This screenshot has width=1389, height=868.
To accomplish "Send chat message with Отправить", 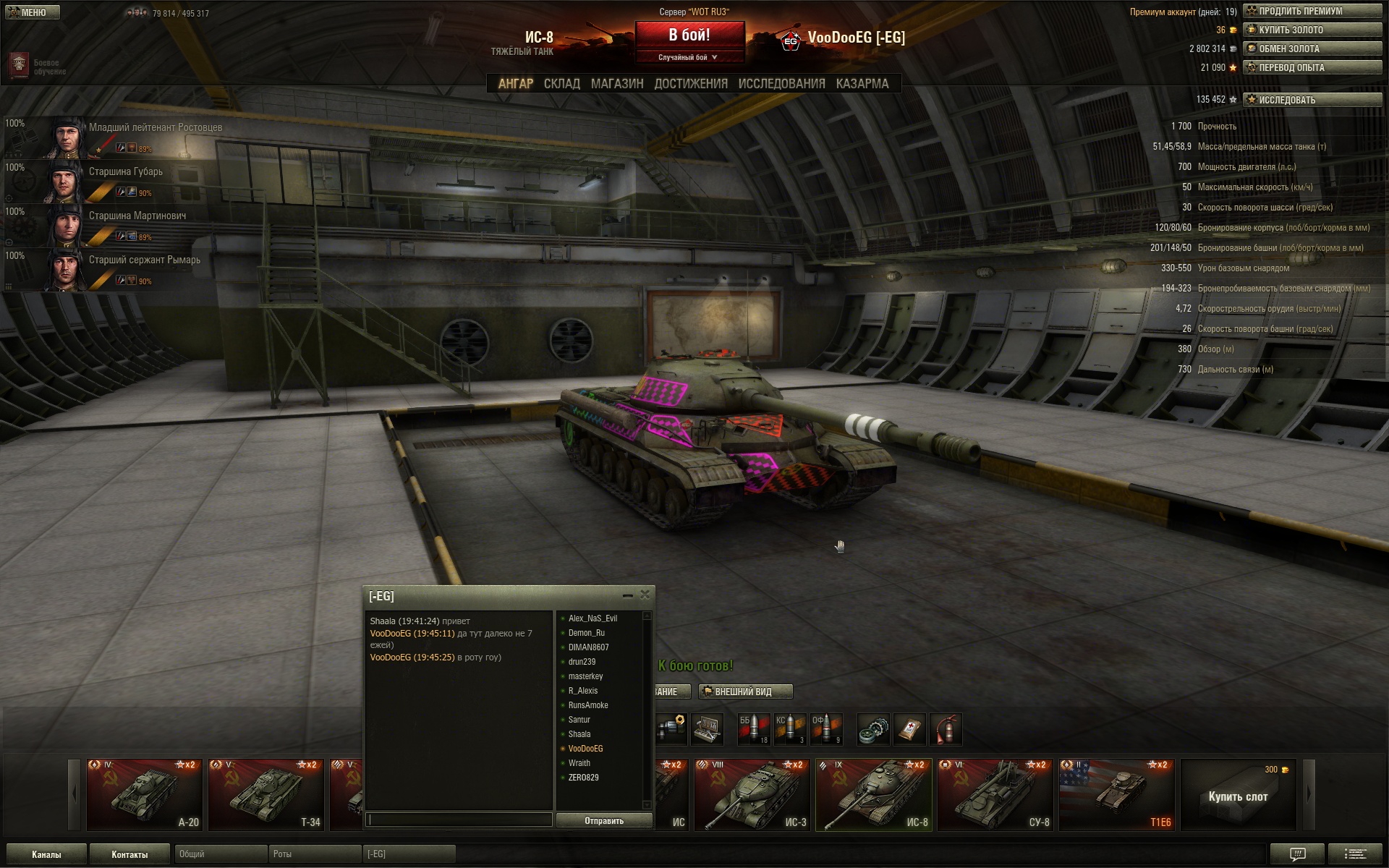I will click(x=604, y=820).
